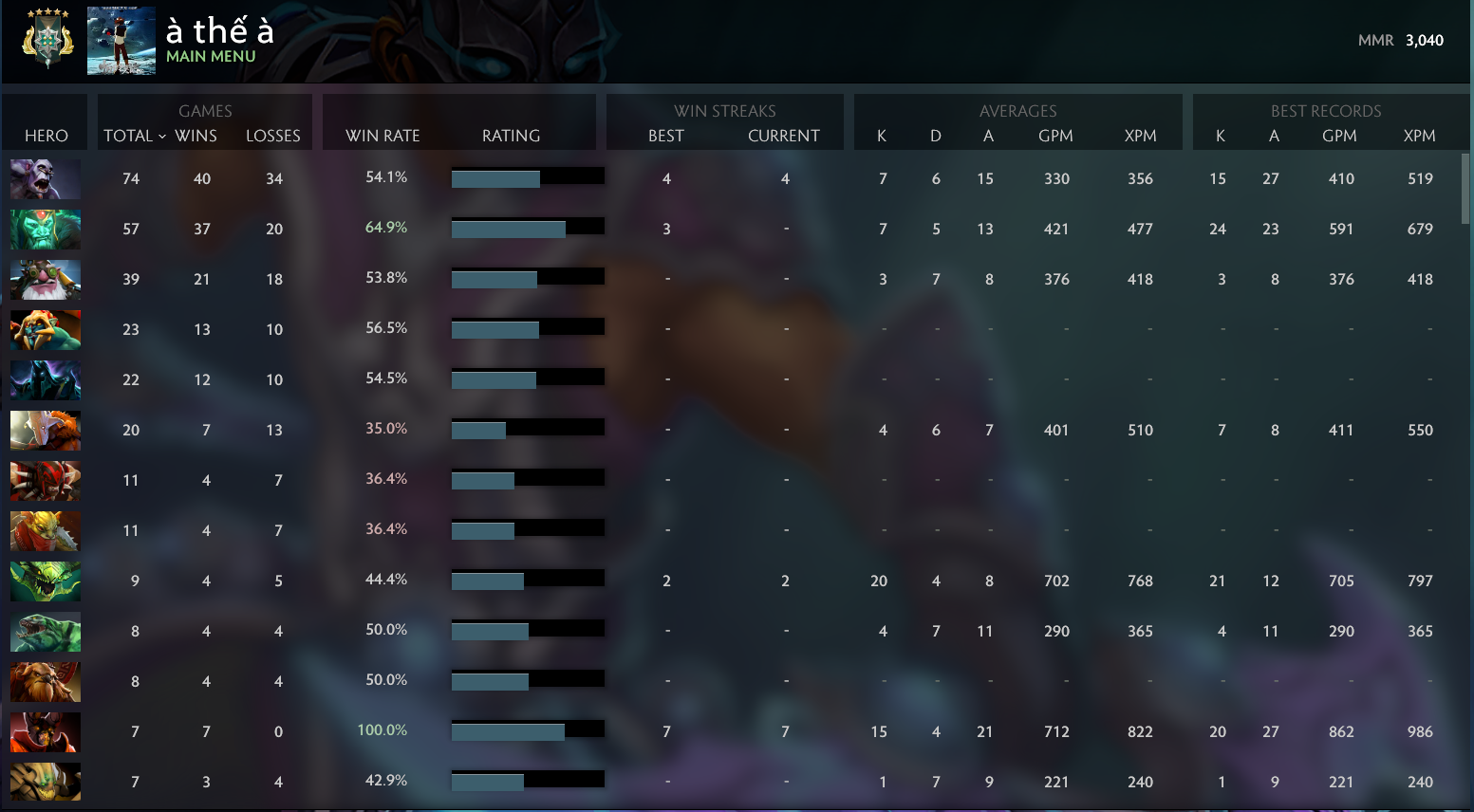Click the player name à thế à
Image resolution: width=1474 pixels, height=812 pixels.
point(220,31)
